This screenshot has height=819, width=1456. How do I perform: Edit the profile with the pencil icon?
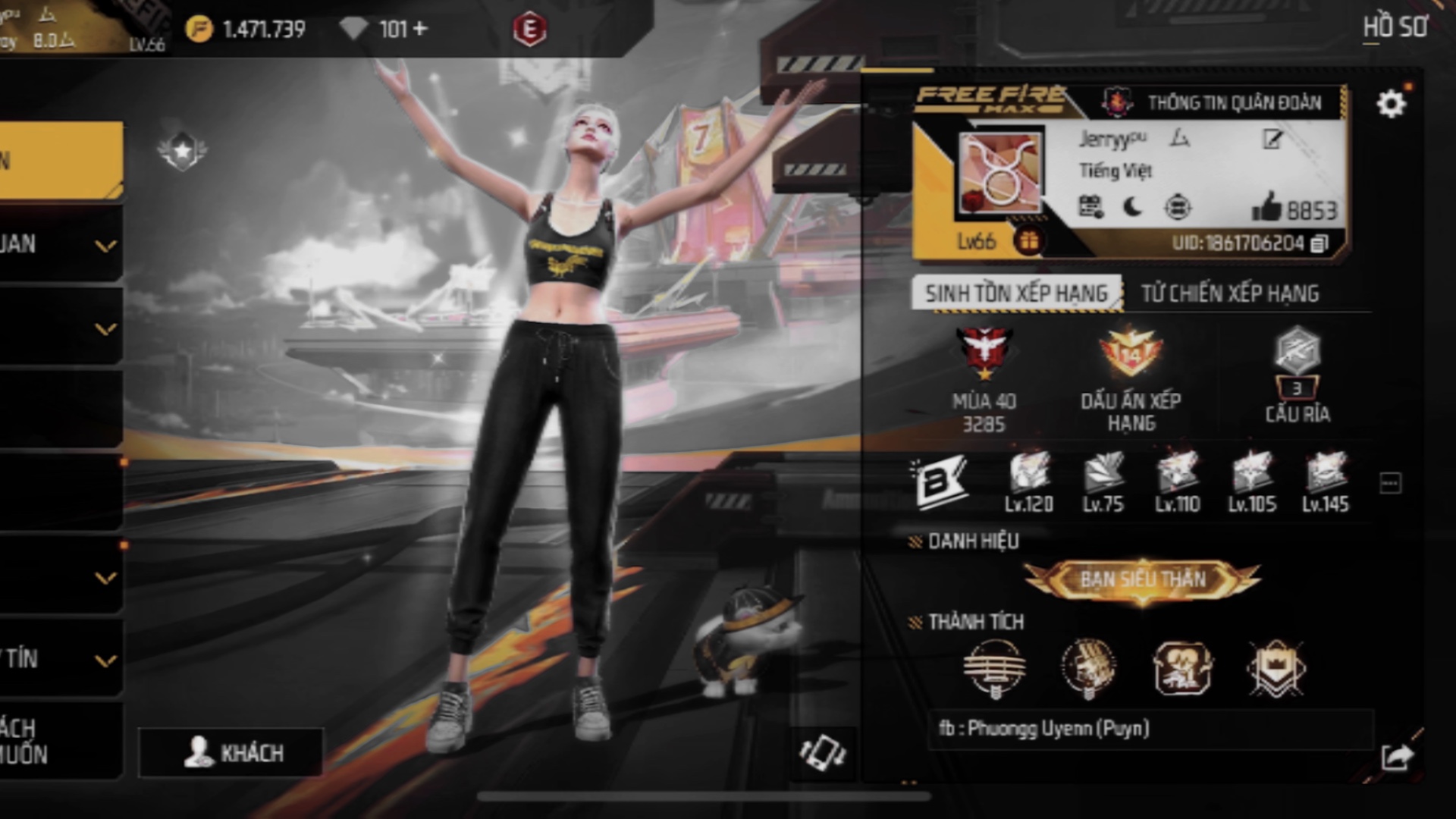pyautogui.click(x=1272, y=139)
